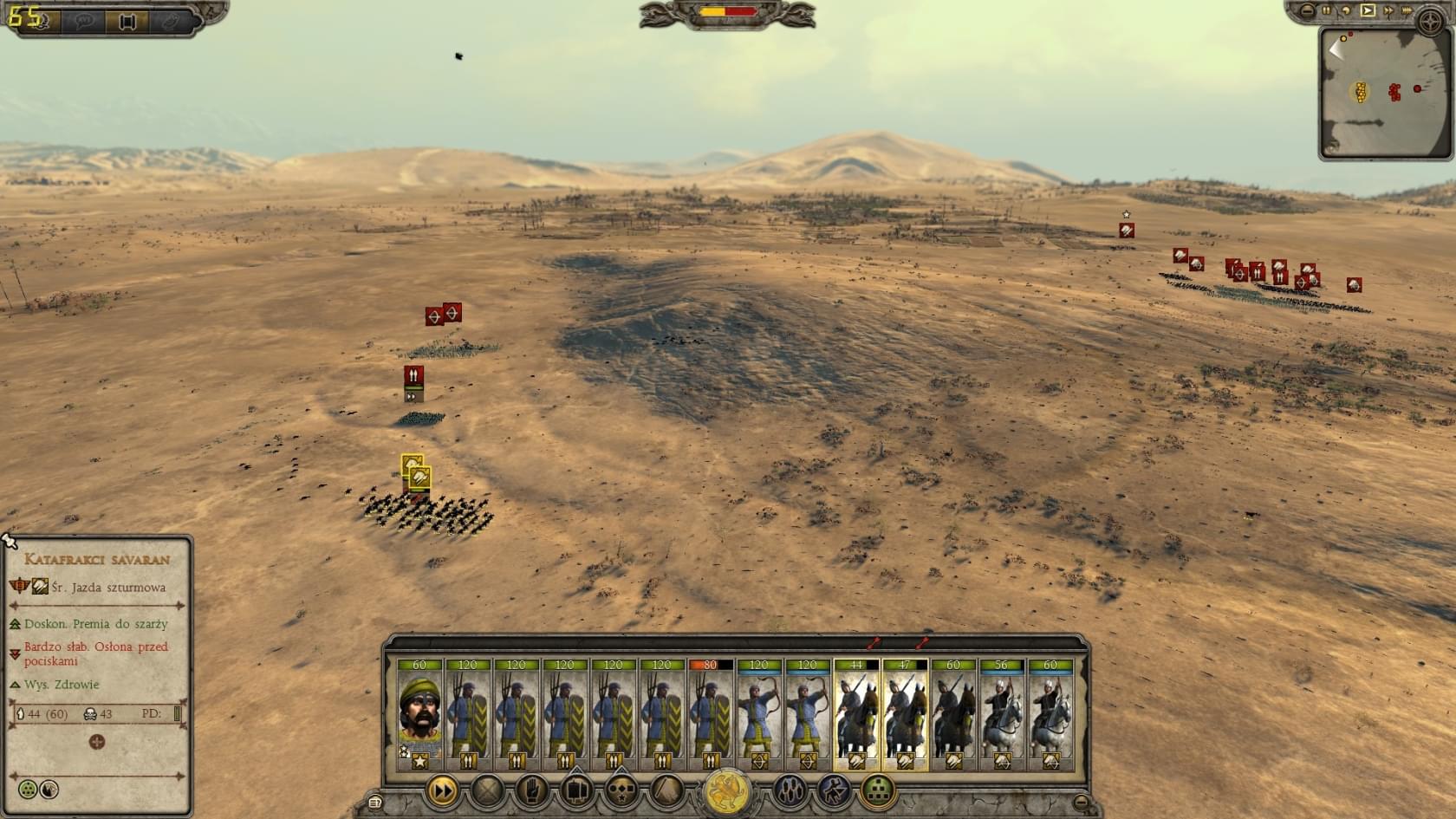
Task: Toggle the green unit formation button
Action: click(x=878, y=790)
